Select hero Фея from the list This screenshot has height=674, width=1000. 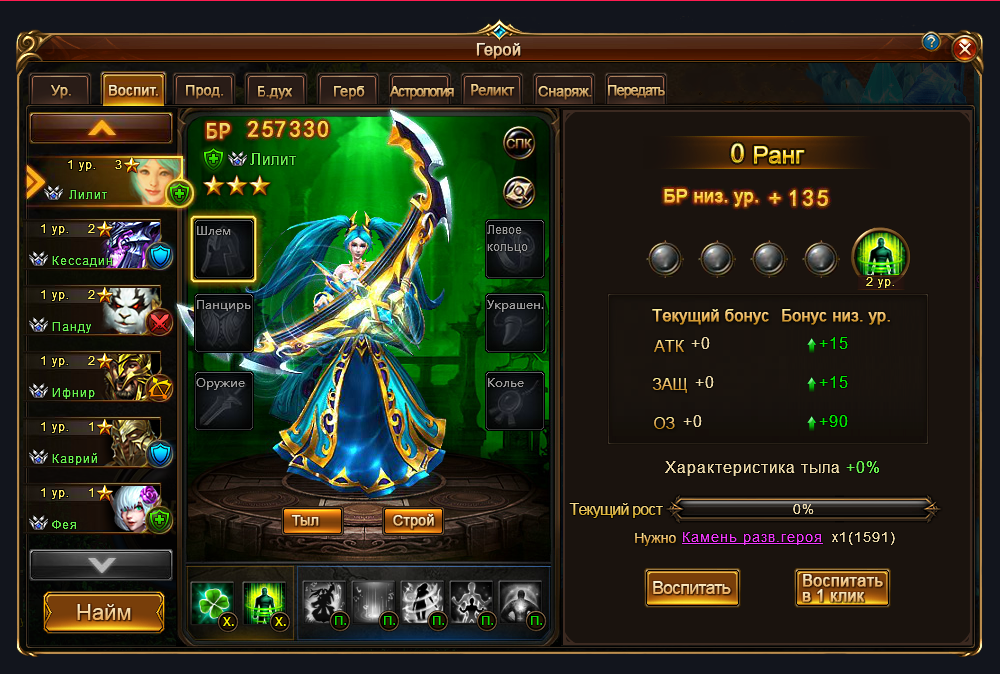tap(104, 510)
